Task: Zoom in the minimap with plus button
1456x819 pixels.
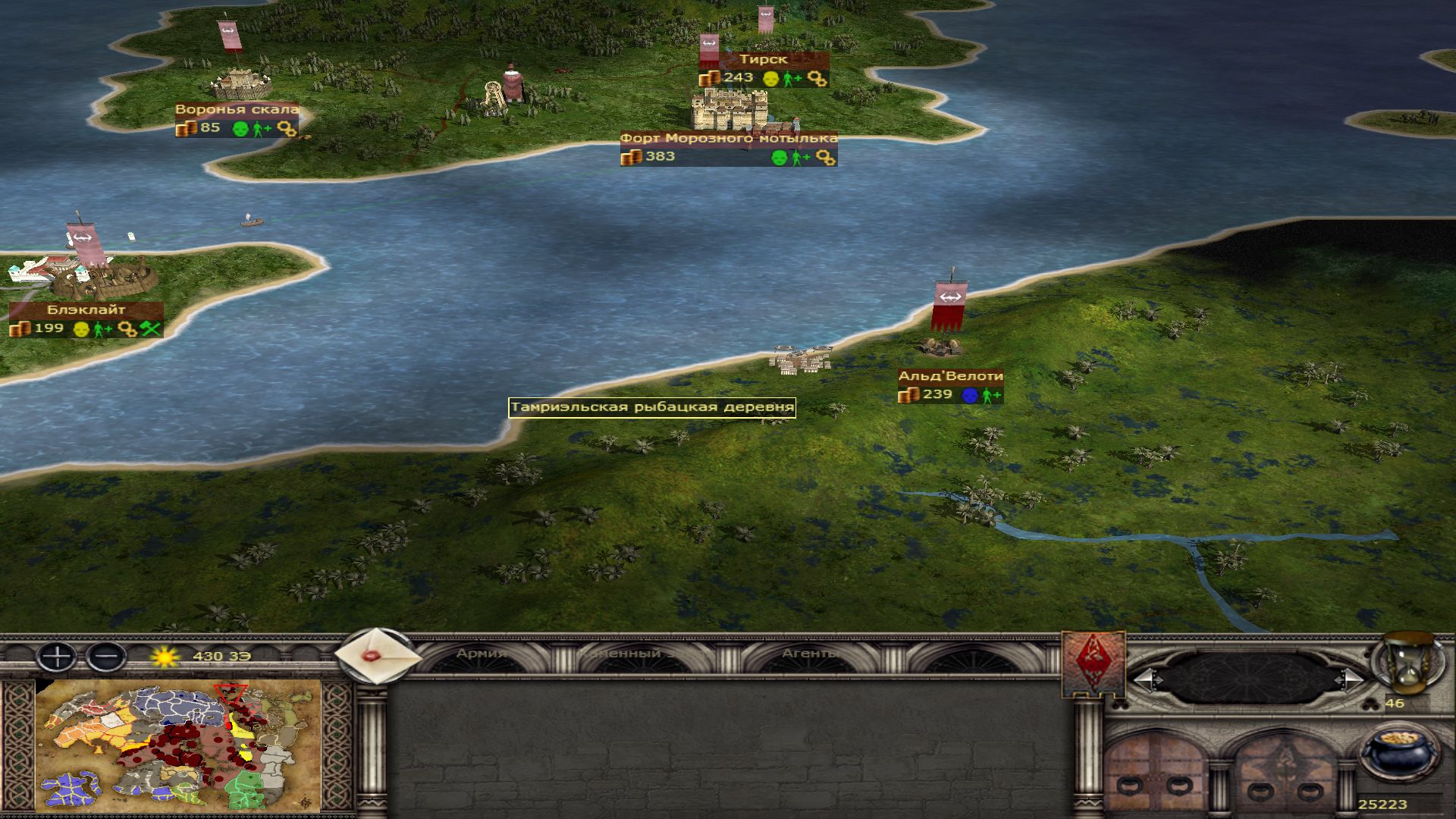Action: [x=56, y=656]
